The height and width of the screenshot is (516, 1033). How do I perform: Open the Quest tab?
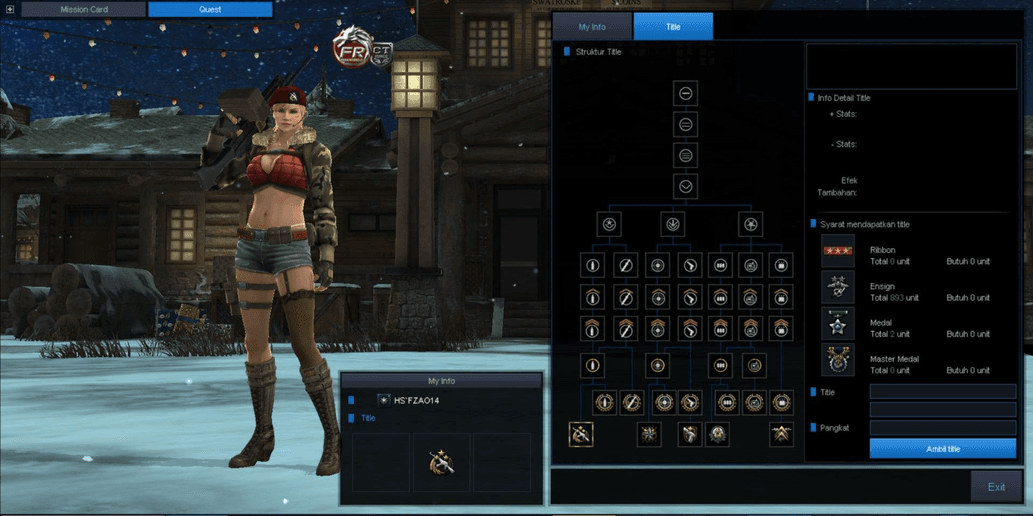pyautogui.click(x=210, y=10)
